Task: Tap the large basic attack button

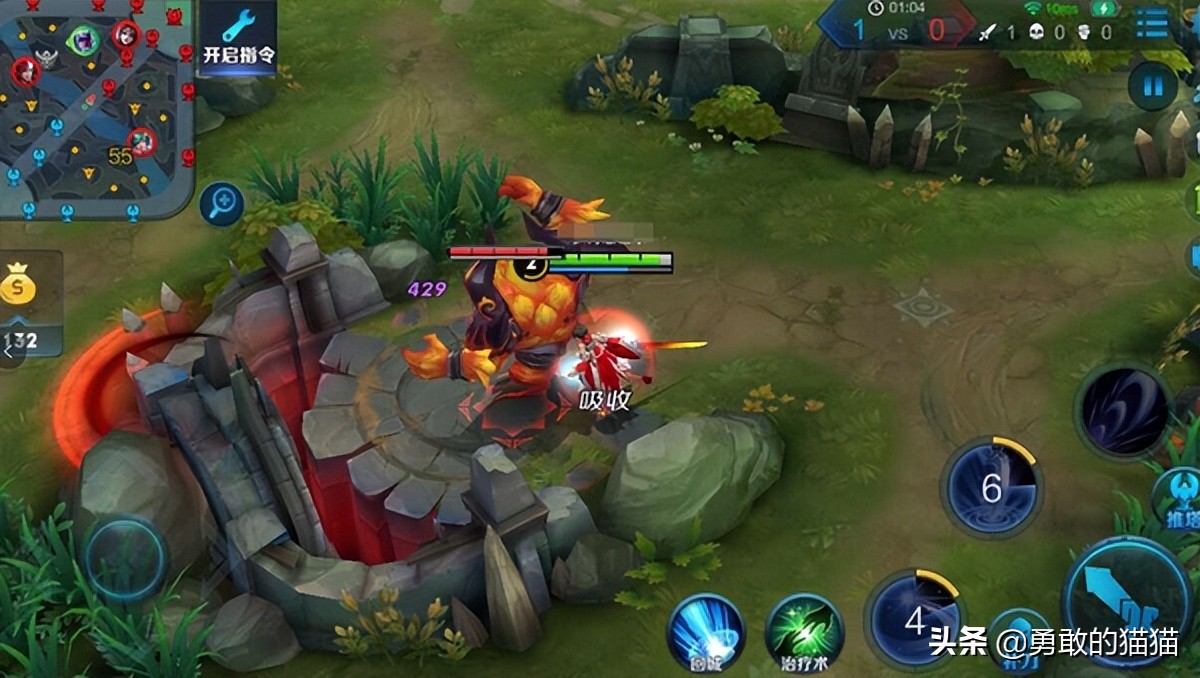Action: [x=1125, y=601]
